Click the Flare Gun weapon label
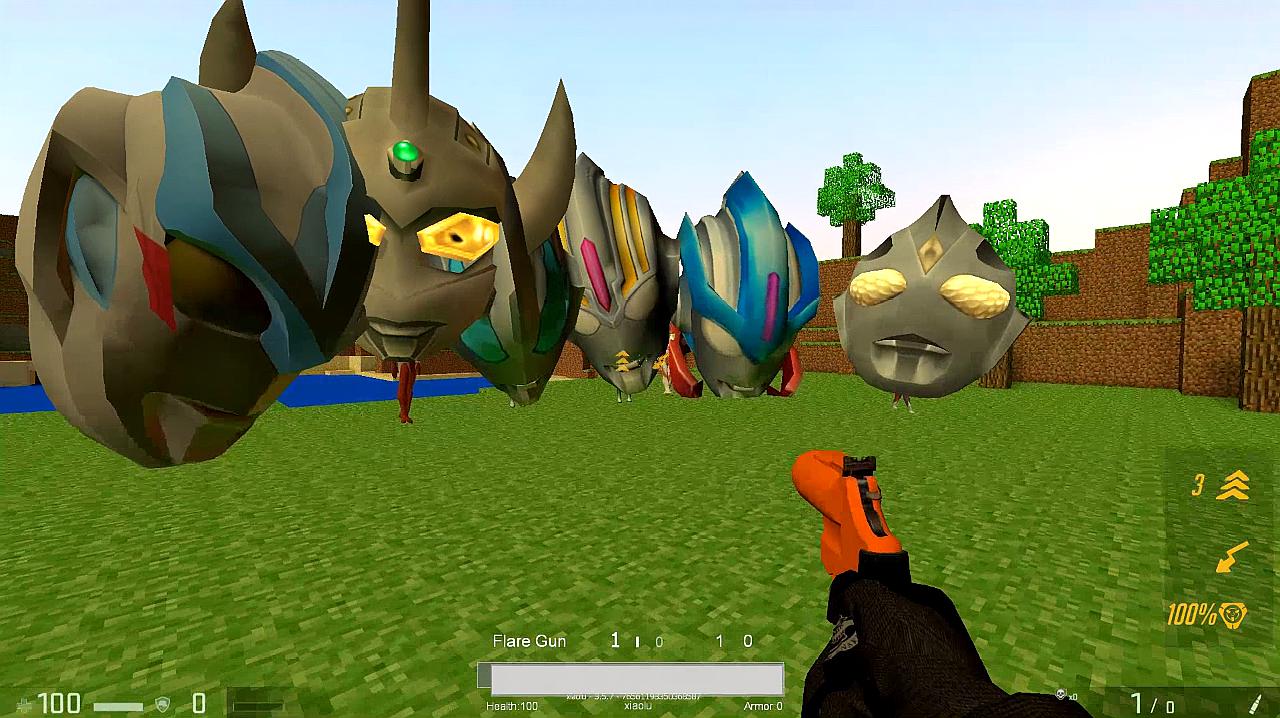Image resolution: width=1280 pixels, height=718 pixels. [x=529, y=641]
